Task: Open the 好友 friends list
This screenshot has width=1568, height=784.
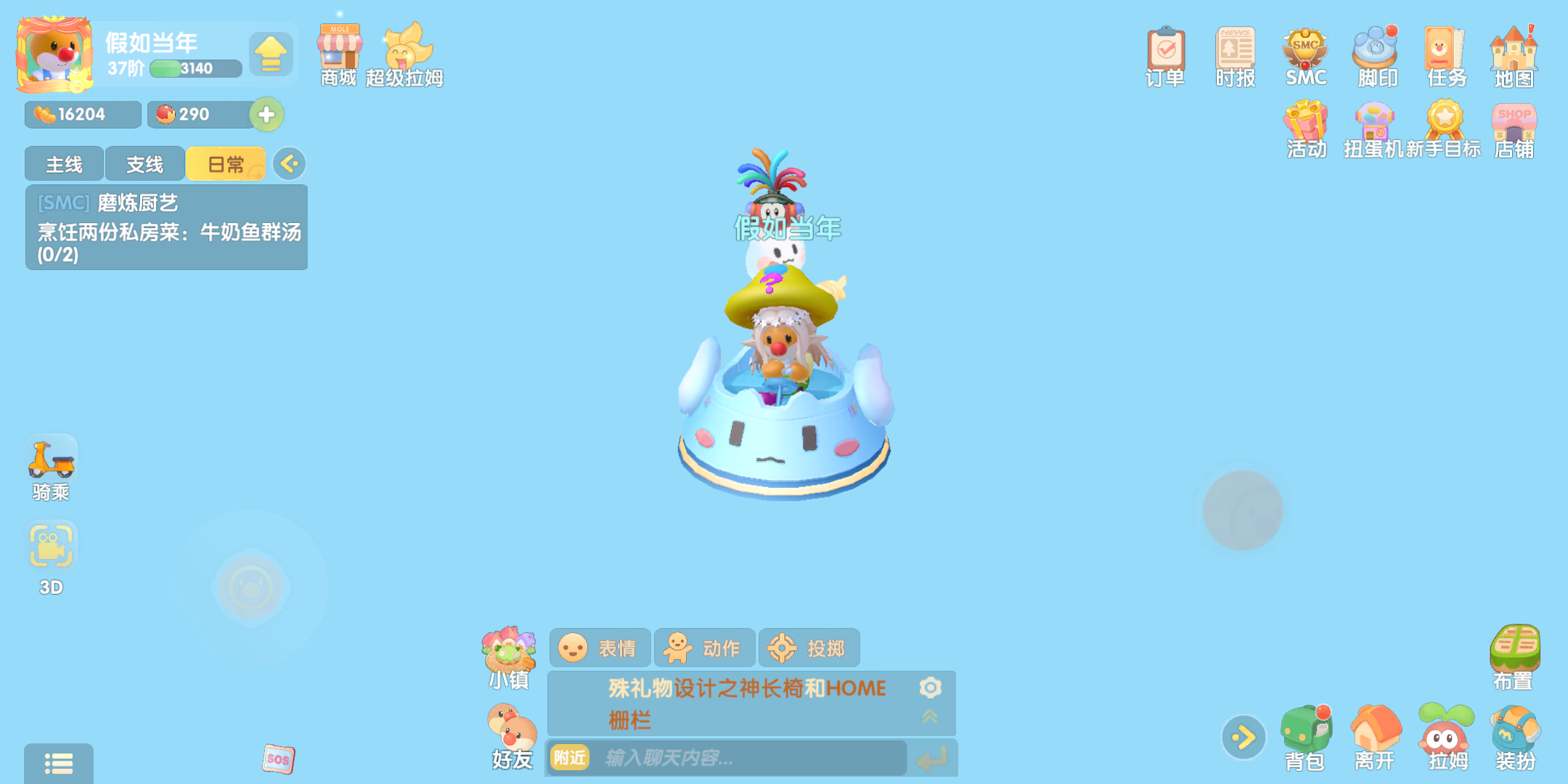Action: pyautogui.click(x=510, y=730)
